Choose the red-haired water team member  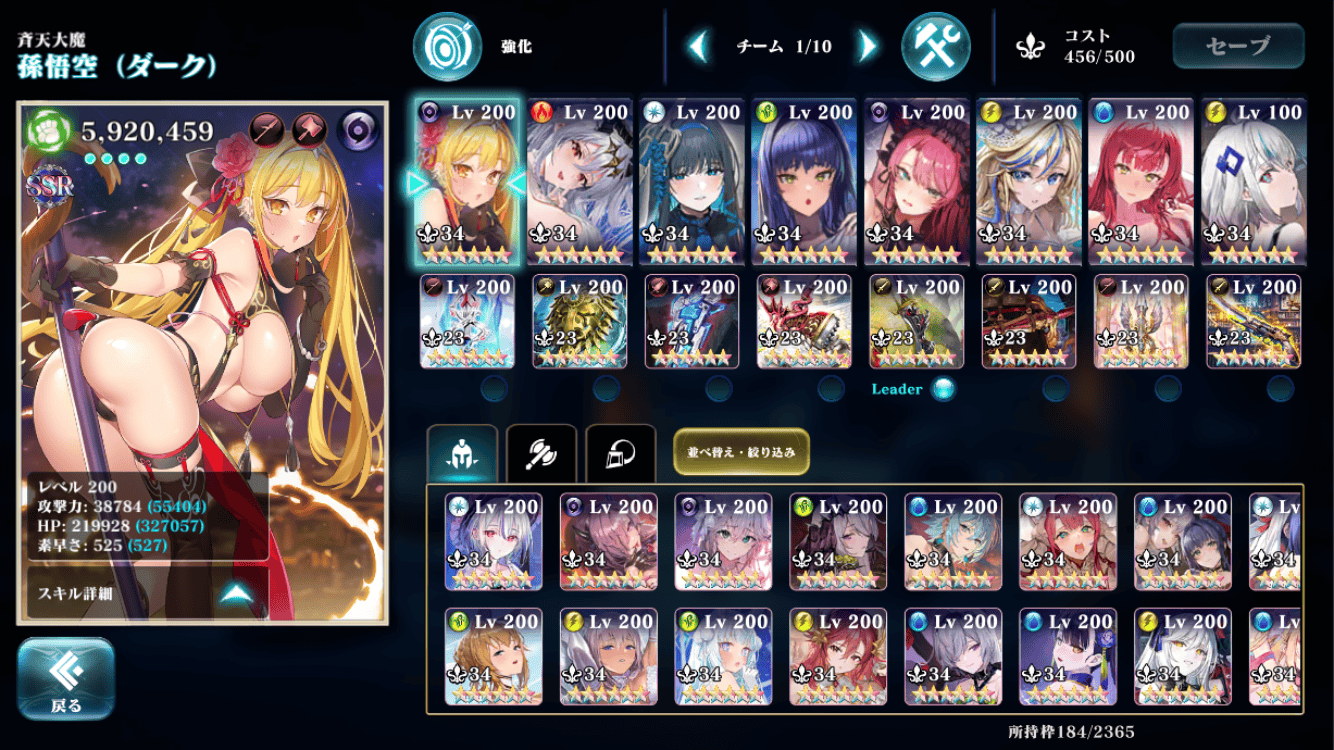pos(1141,182)
